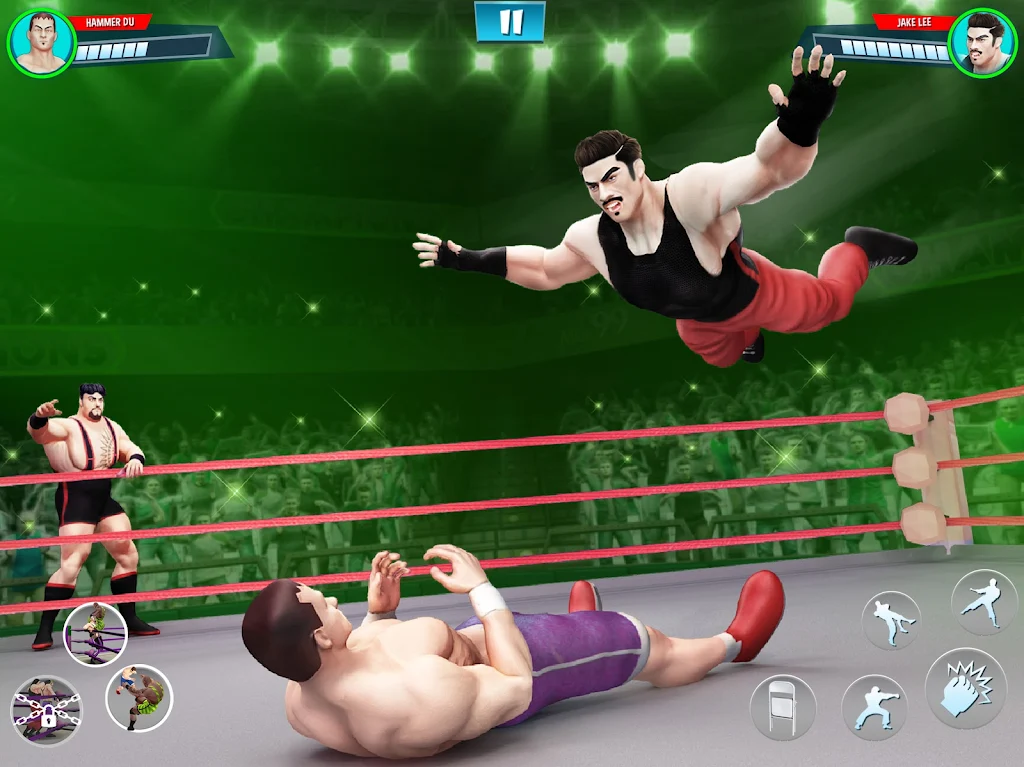Perform the crouching punch stance attack
Viewport: 1024px width, 767px height.
pyautogui.click(x=874, y=707)
